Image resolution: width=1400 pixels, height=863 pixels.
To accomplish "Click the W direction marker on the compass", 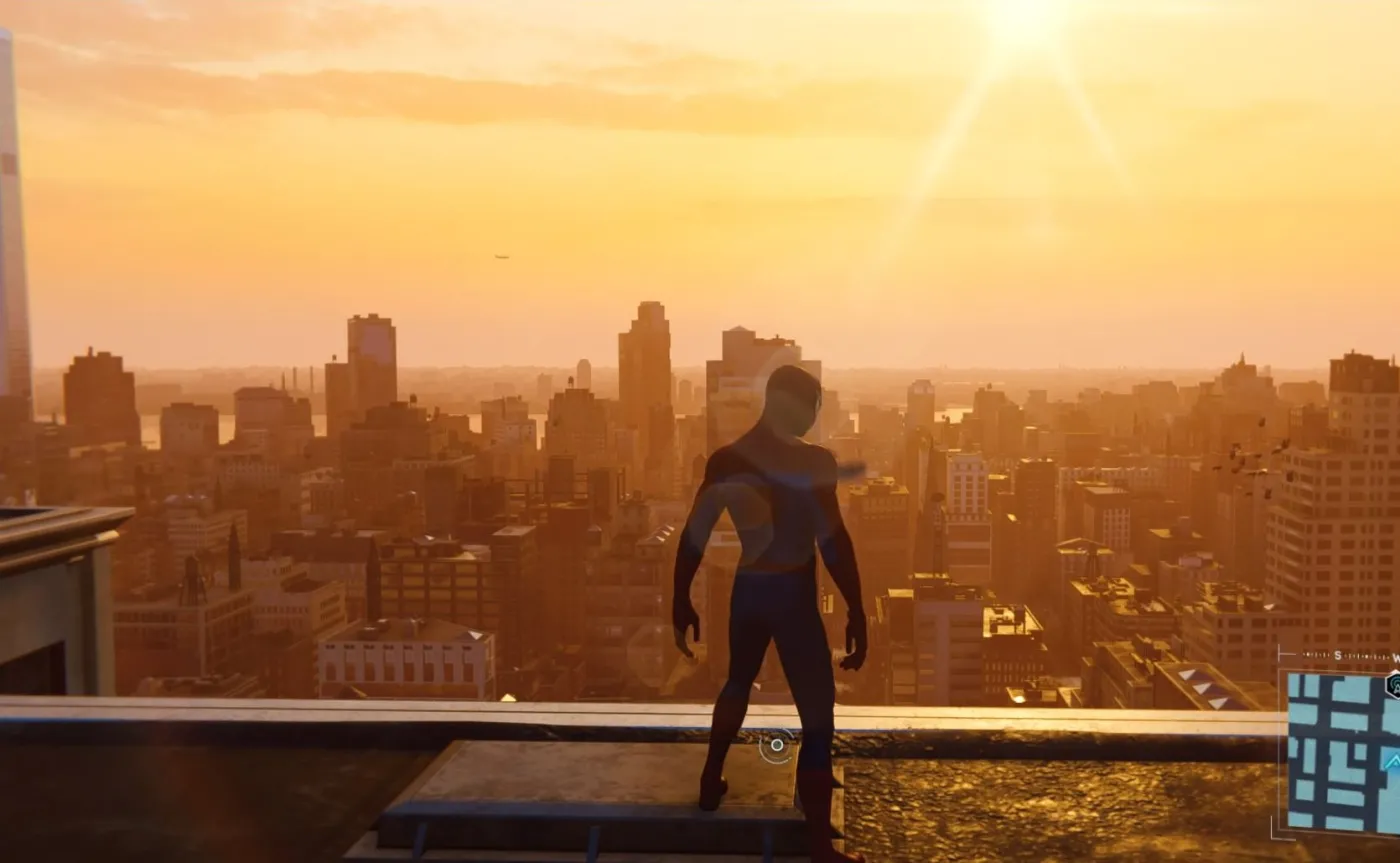I will tap(1396, 657).
